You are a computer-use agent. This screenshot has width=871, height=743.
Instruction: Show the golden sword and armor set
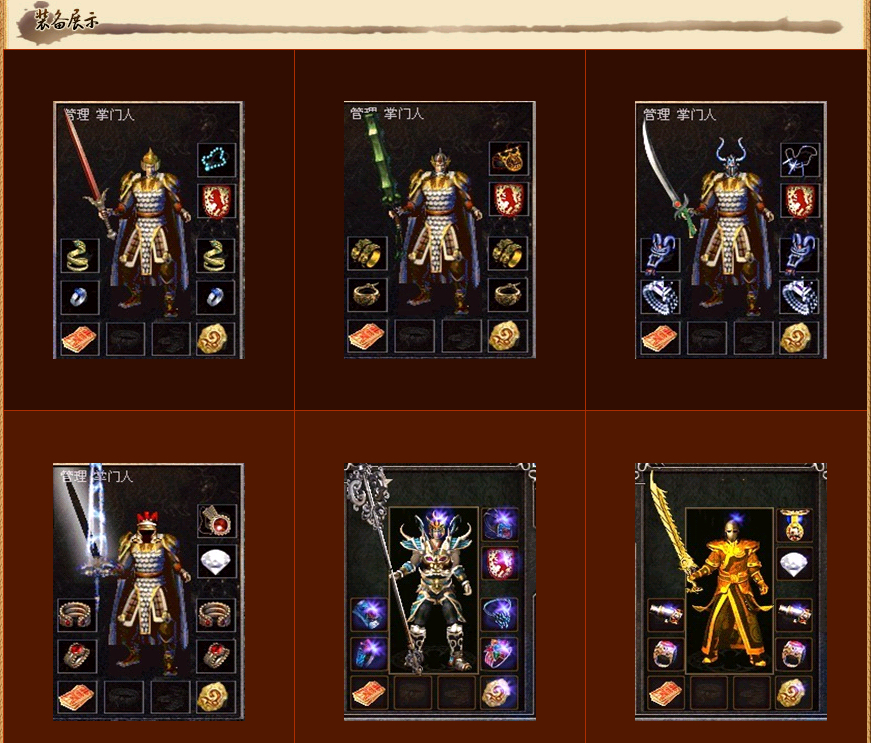point(730,591)
